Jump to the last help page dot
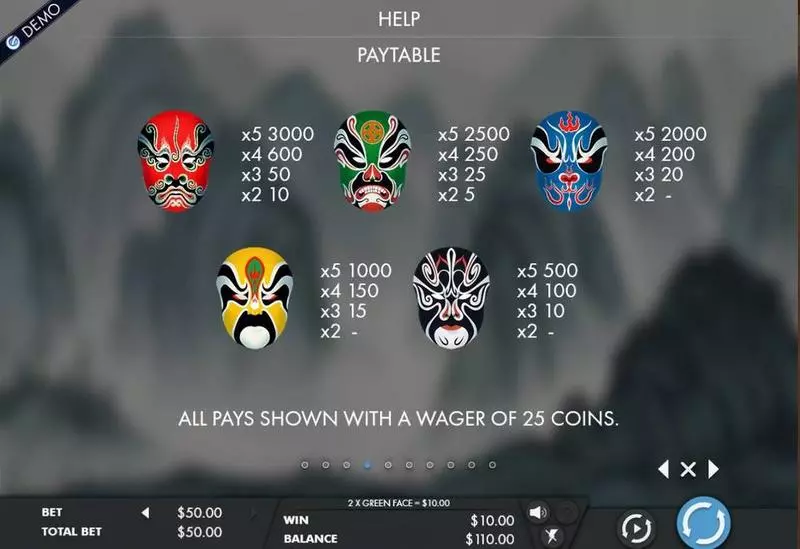The height and width of the screenshot is (549, 800). click(x=492, y=465)
